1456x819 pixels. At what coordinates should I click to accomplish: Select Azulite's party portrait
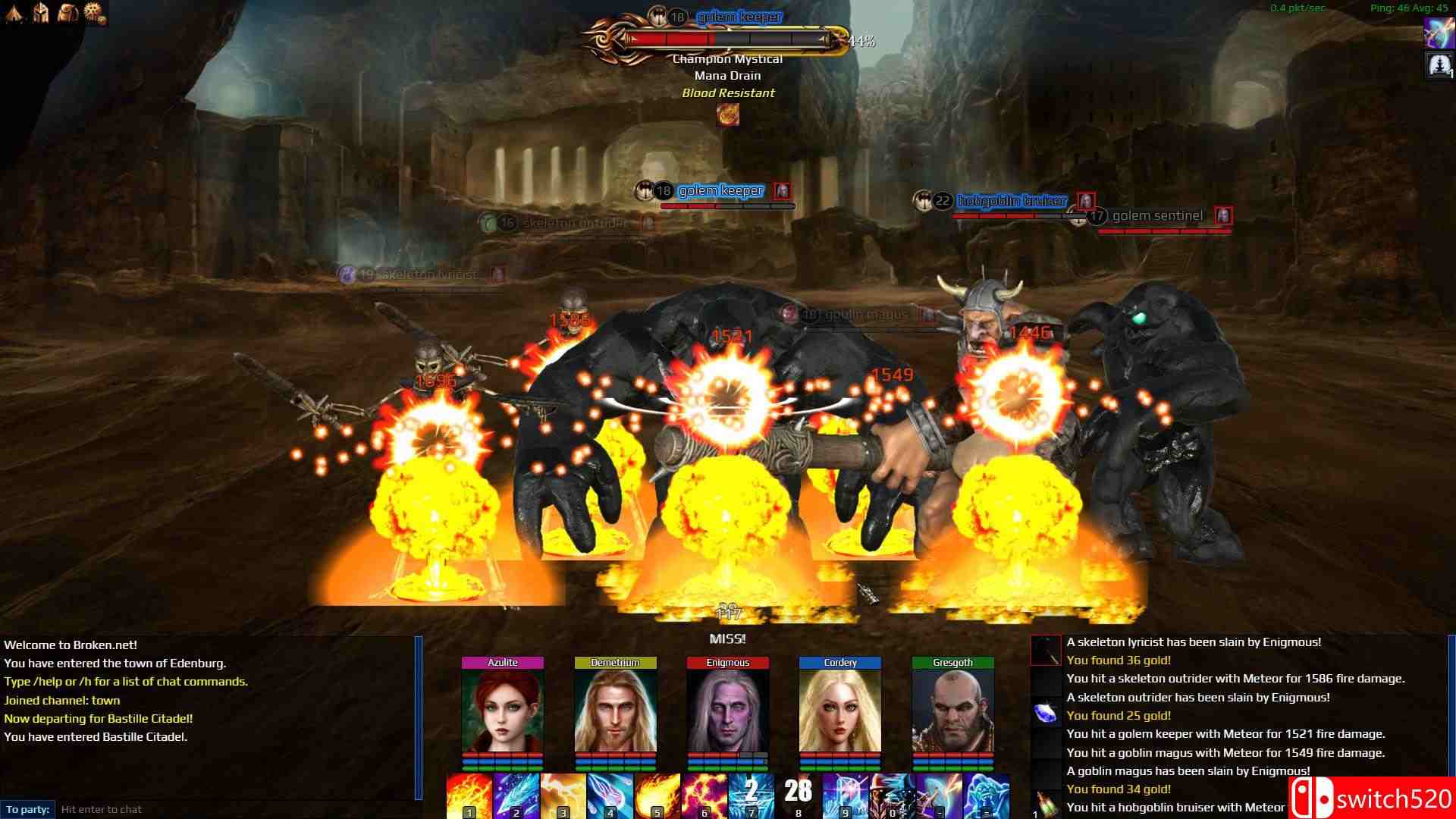[502, 711]
